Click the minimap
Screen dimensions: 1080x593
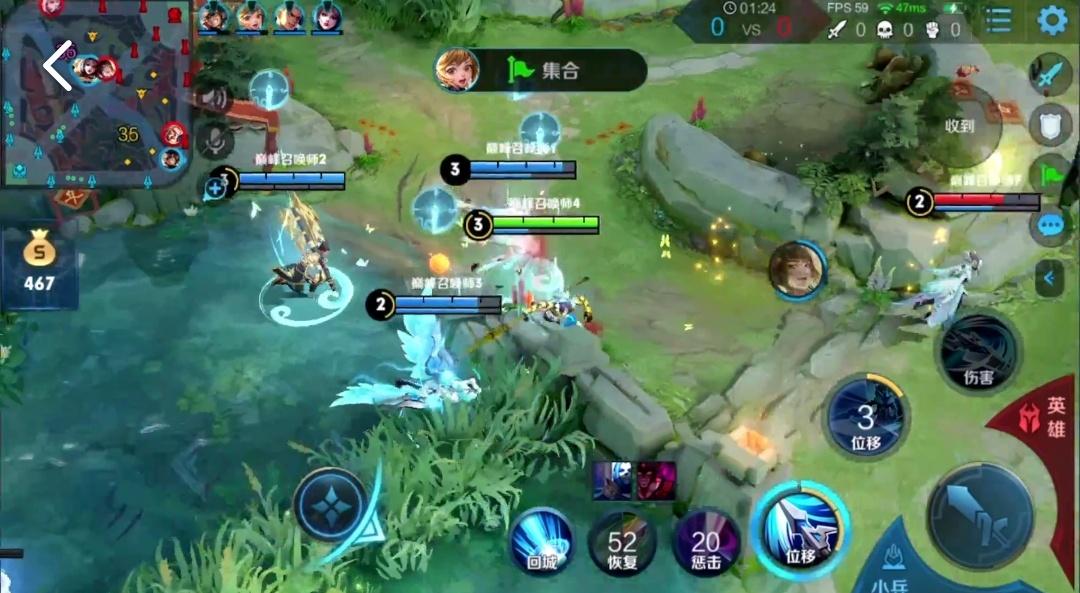pos(120,110)
